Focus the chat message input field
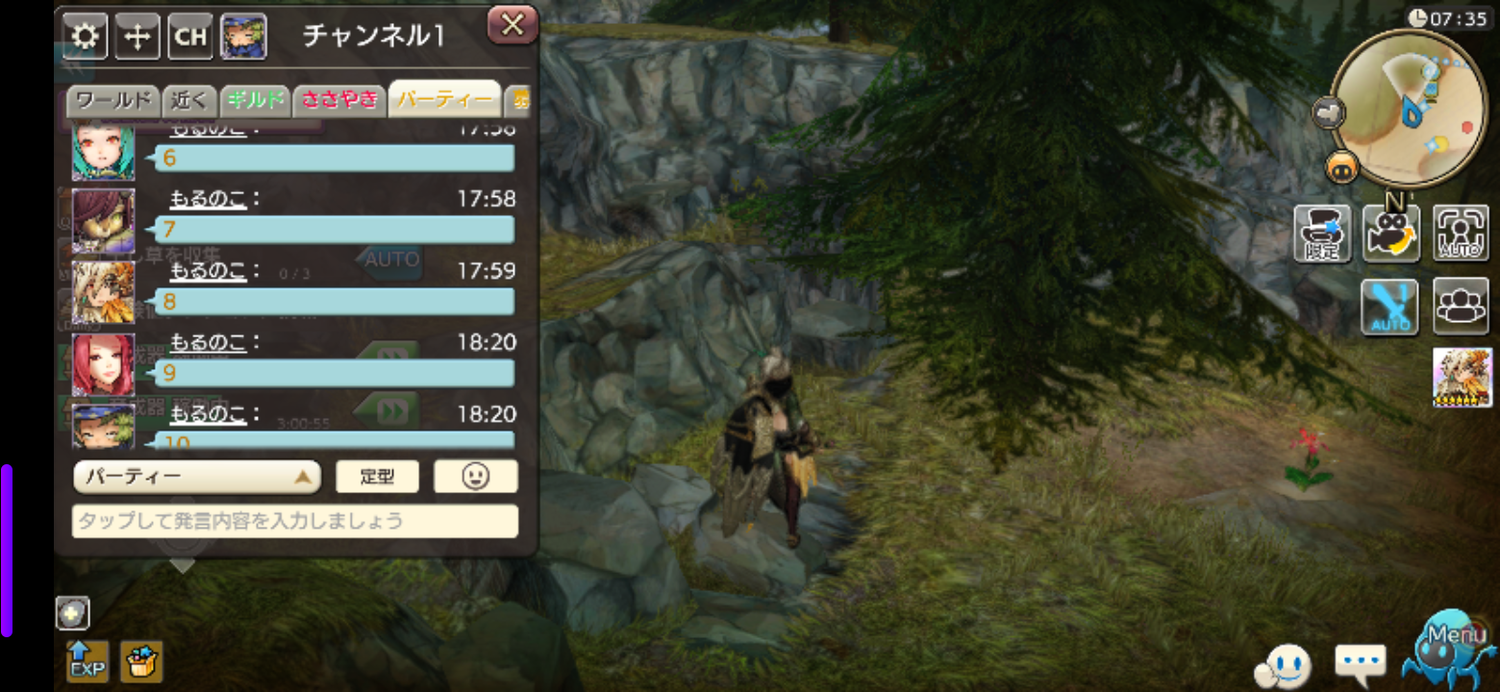Image resolution: width=1500 pixels, height=692 pixels. coord(295,521)
